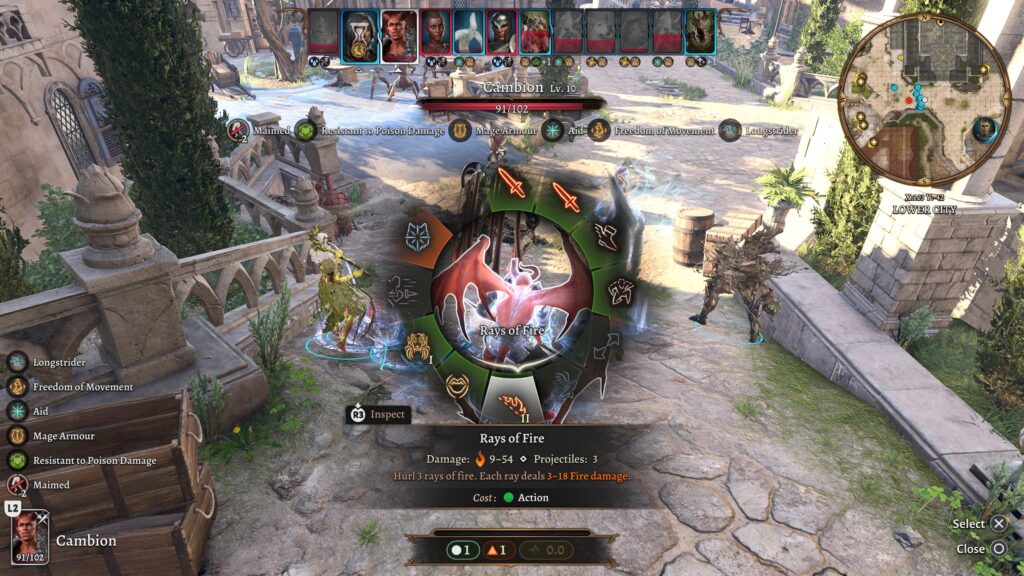Show the side-list Resistant to Poison Damage condition
1024x576 pixels.
(x=17, y=460)
